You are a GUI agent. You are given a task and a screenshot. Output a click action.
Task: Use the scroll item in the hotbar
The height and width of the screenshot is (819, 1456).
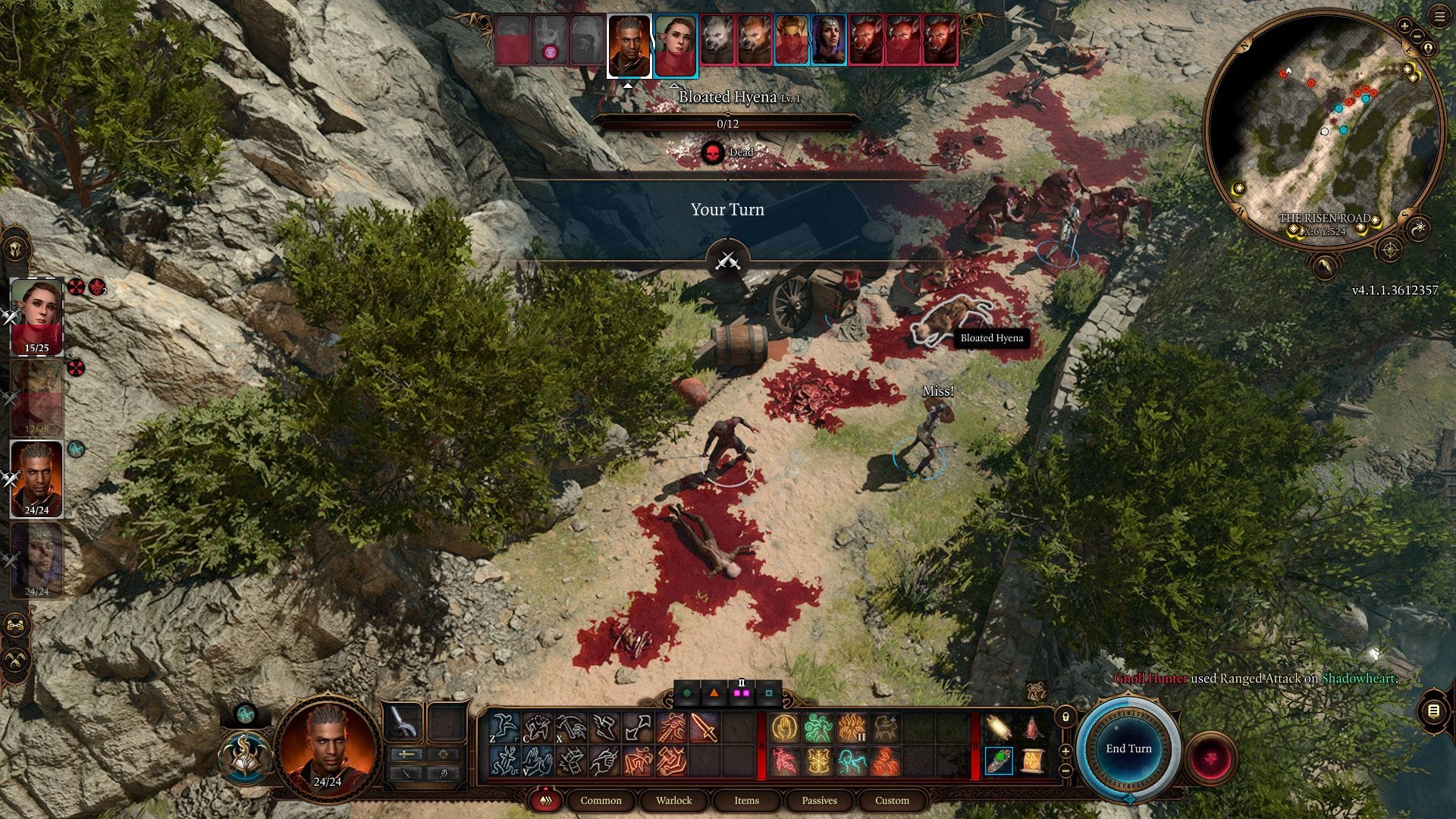click(x=1032, y=761)
